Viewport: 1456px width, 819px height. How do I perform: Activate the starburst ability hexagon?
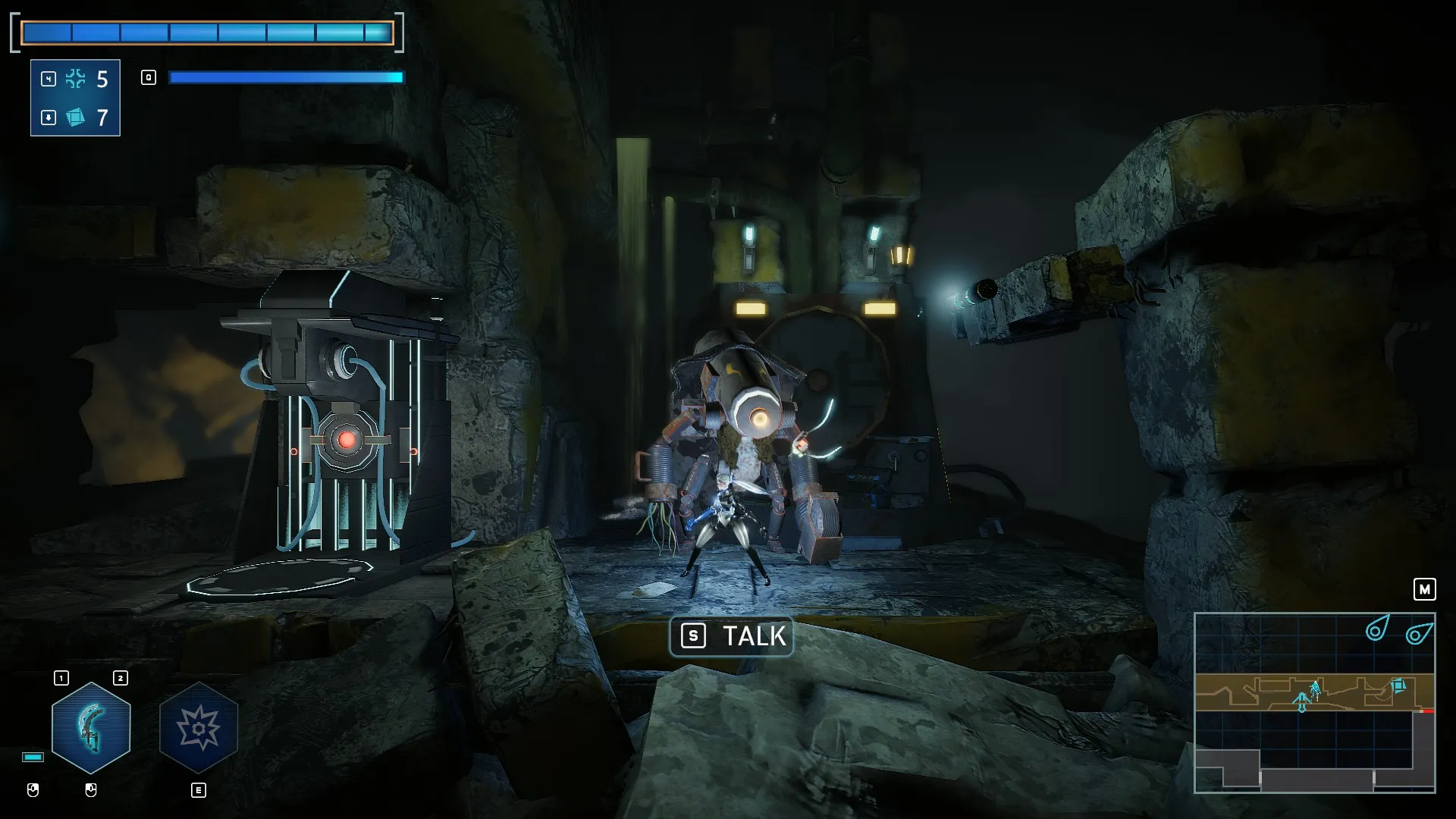click(x=199, y=728)
